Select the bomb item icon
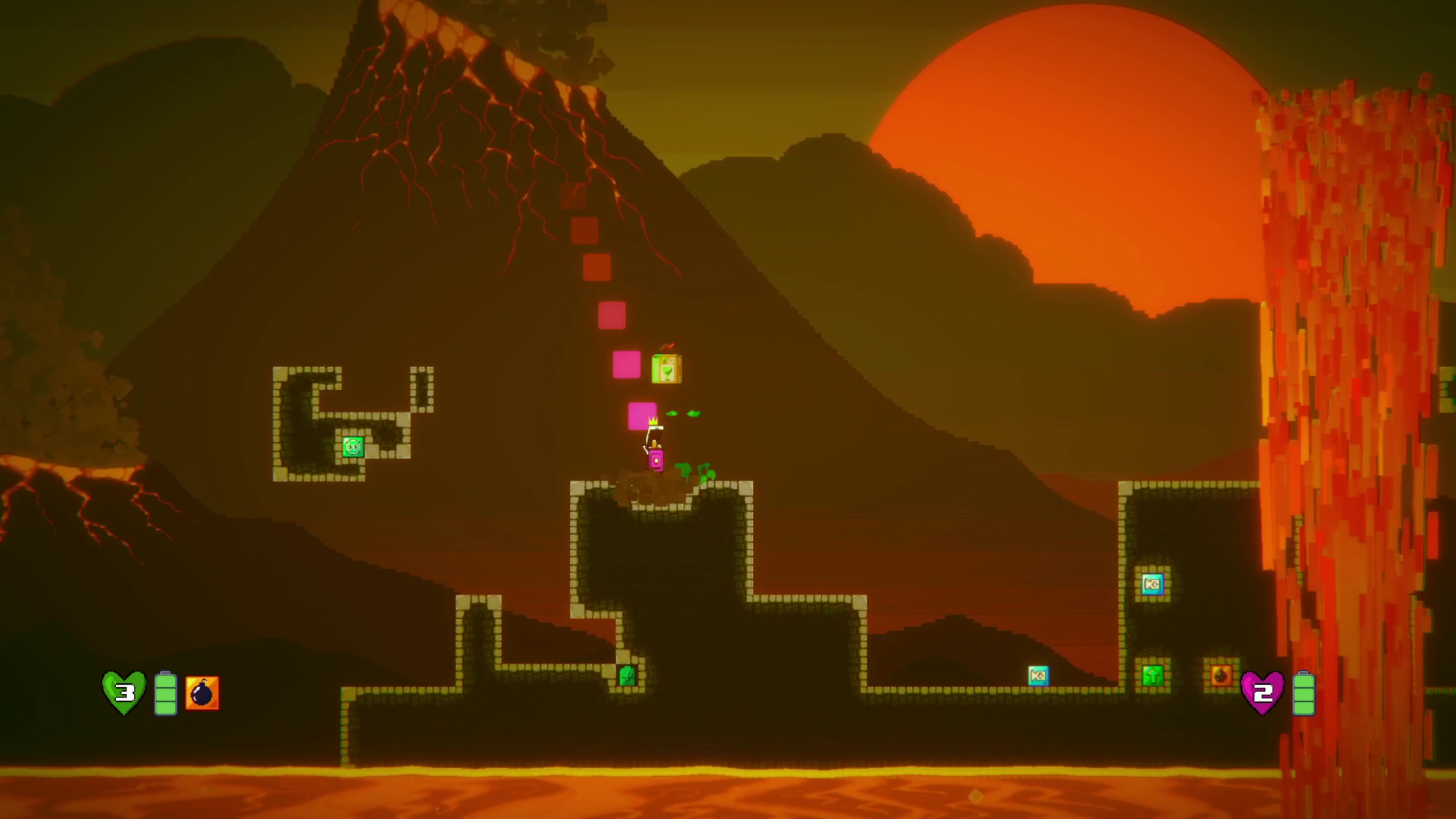Viewport: 1456px width, 819px height. [202, 692]
